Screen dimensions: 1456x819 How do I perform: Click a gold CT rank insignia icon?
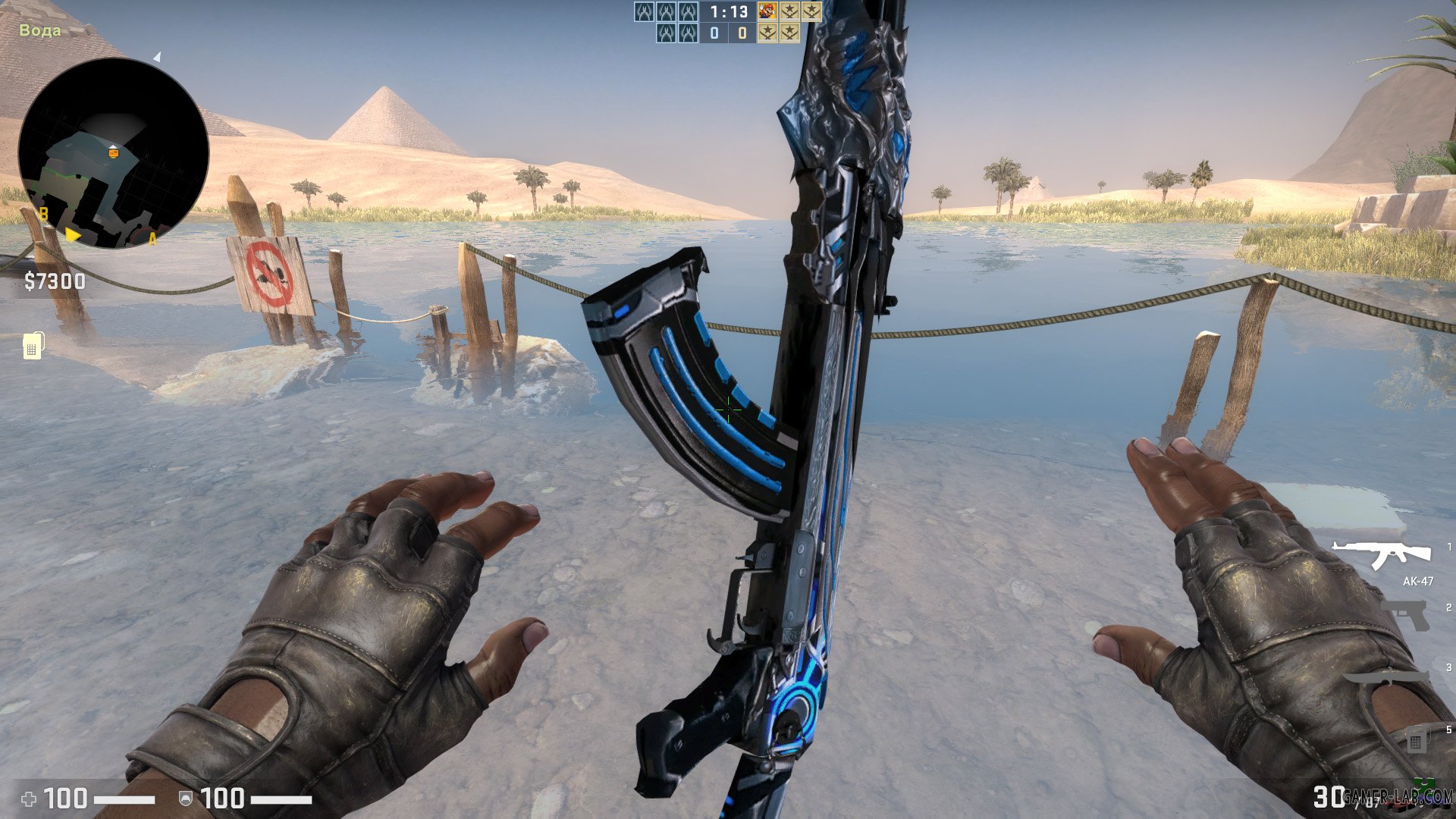(789, 11)
